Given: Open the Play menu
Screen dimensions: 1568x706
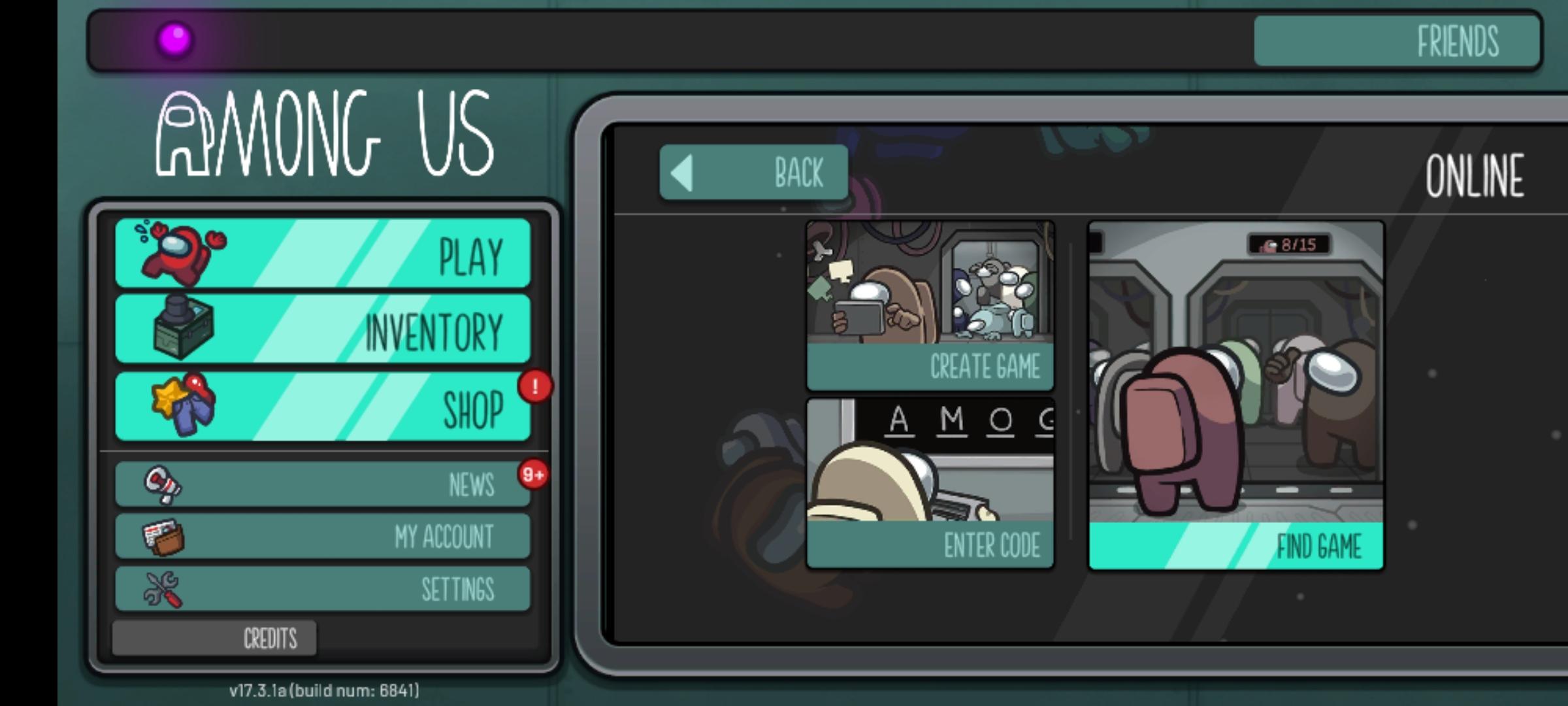Looking at the screenshot, I should pos(323,254).
